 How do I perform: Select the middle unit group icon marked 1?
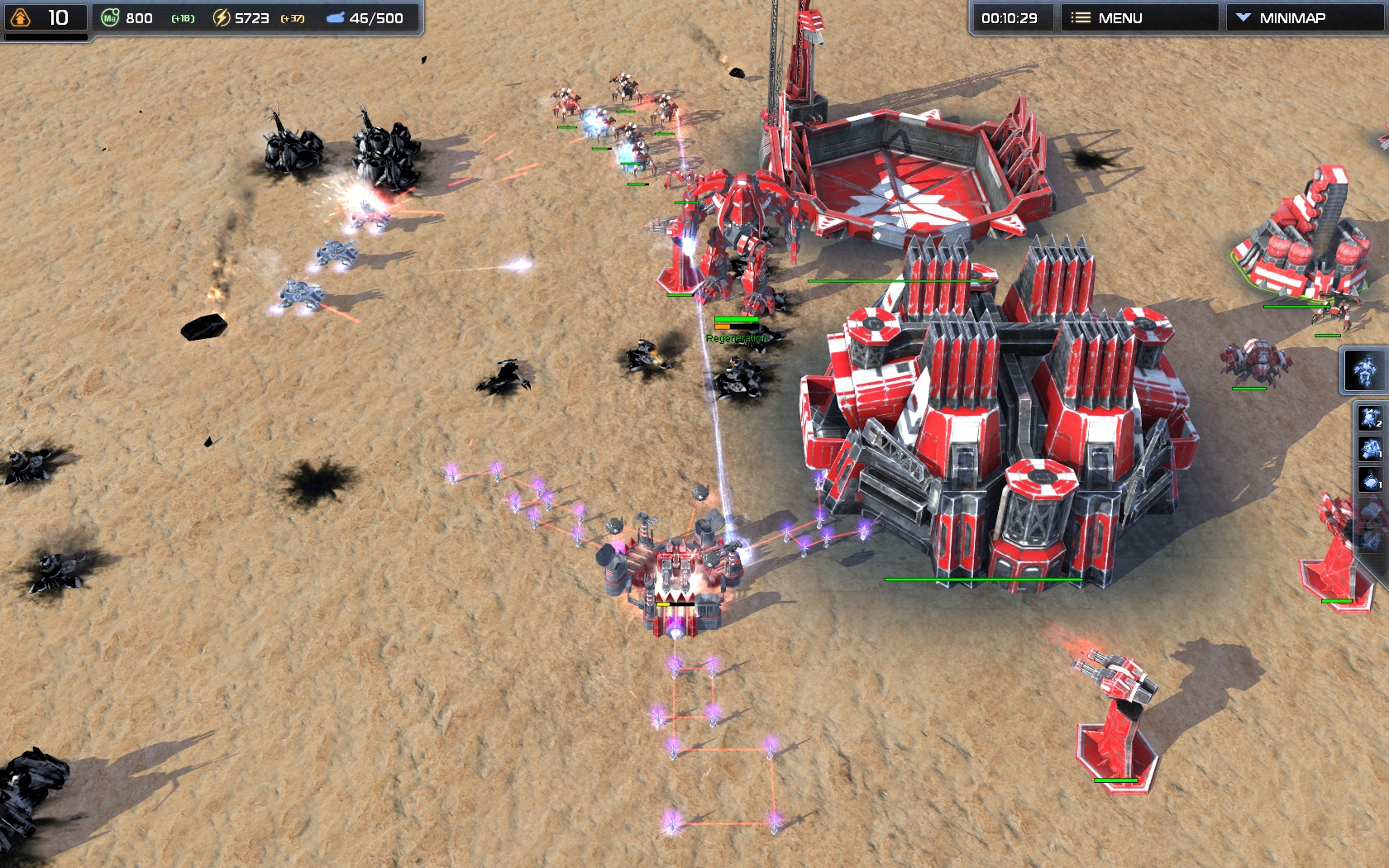pos(1370,449)
